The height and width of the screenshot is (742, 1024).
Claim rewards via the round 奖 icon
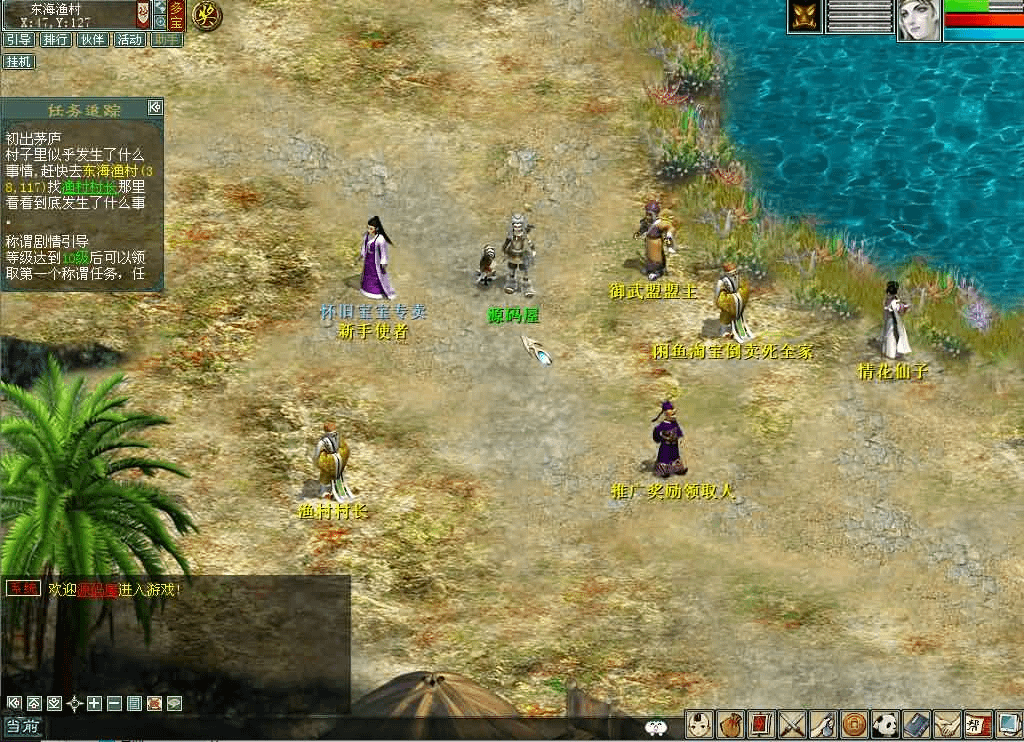point(206,16)
